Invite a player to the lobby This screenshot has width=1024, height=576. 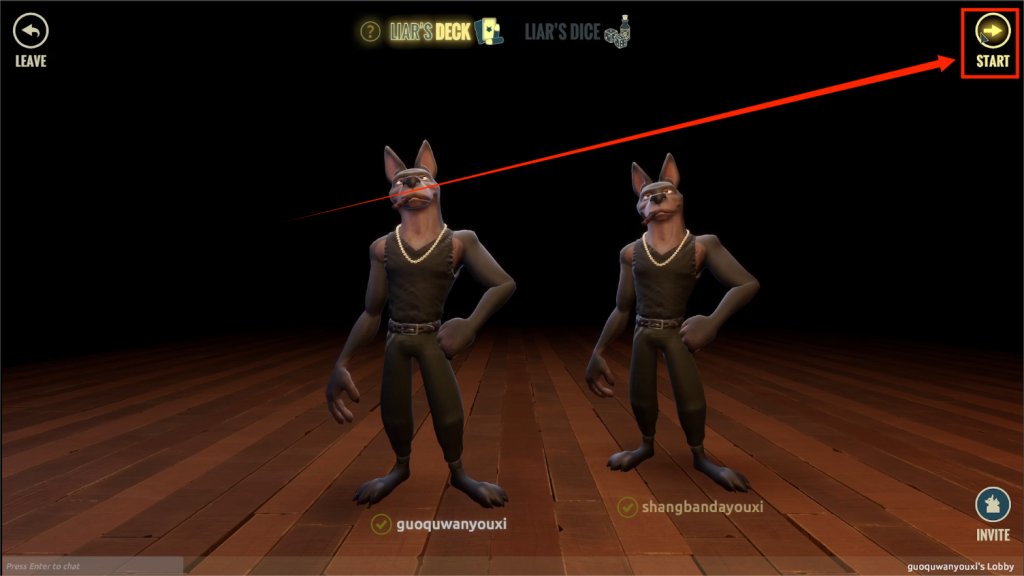pos(992,506)
